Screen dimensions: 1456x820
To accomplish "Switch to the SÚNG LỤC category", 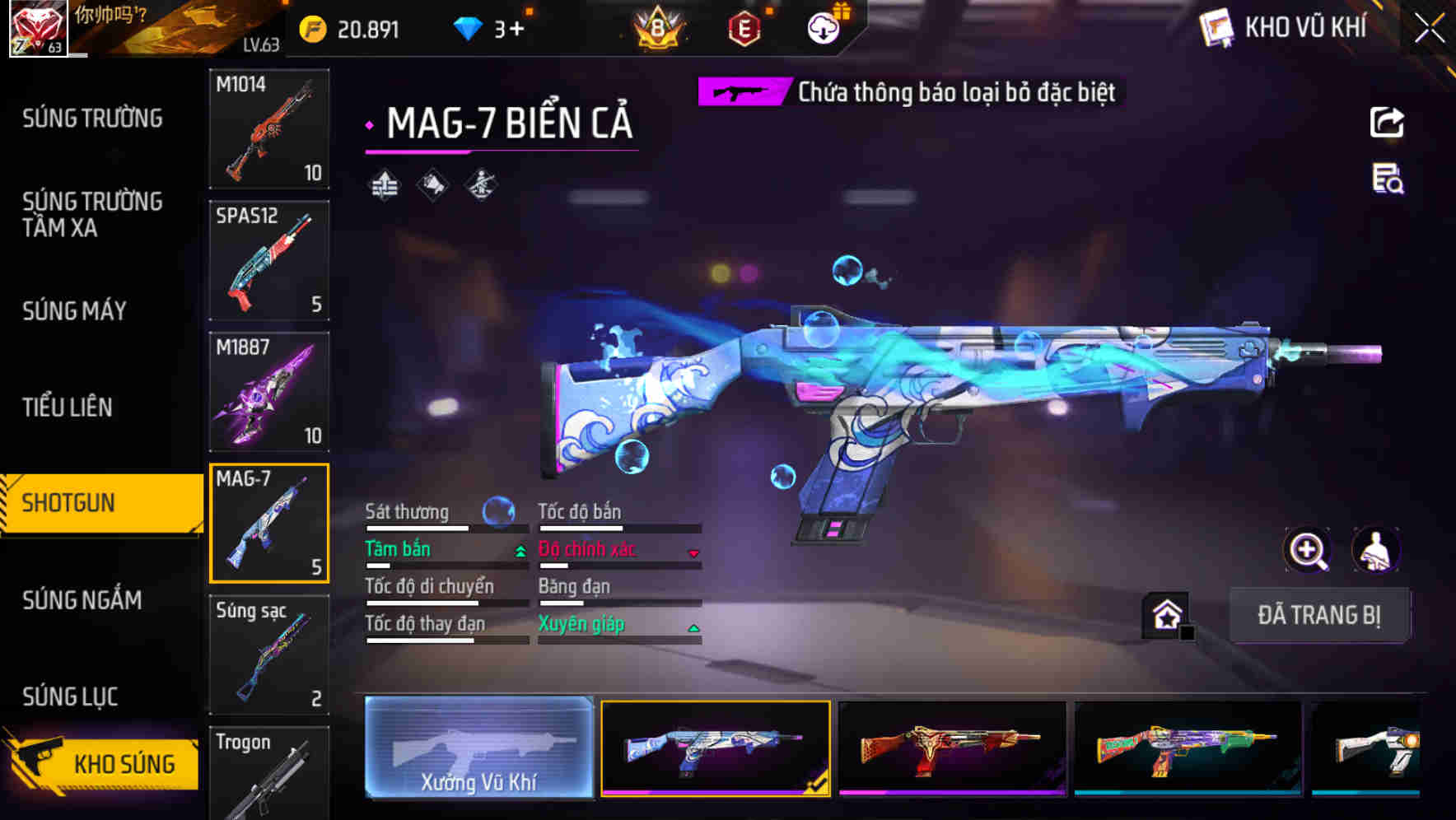I will click(70, 697).
